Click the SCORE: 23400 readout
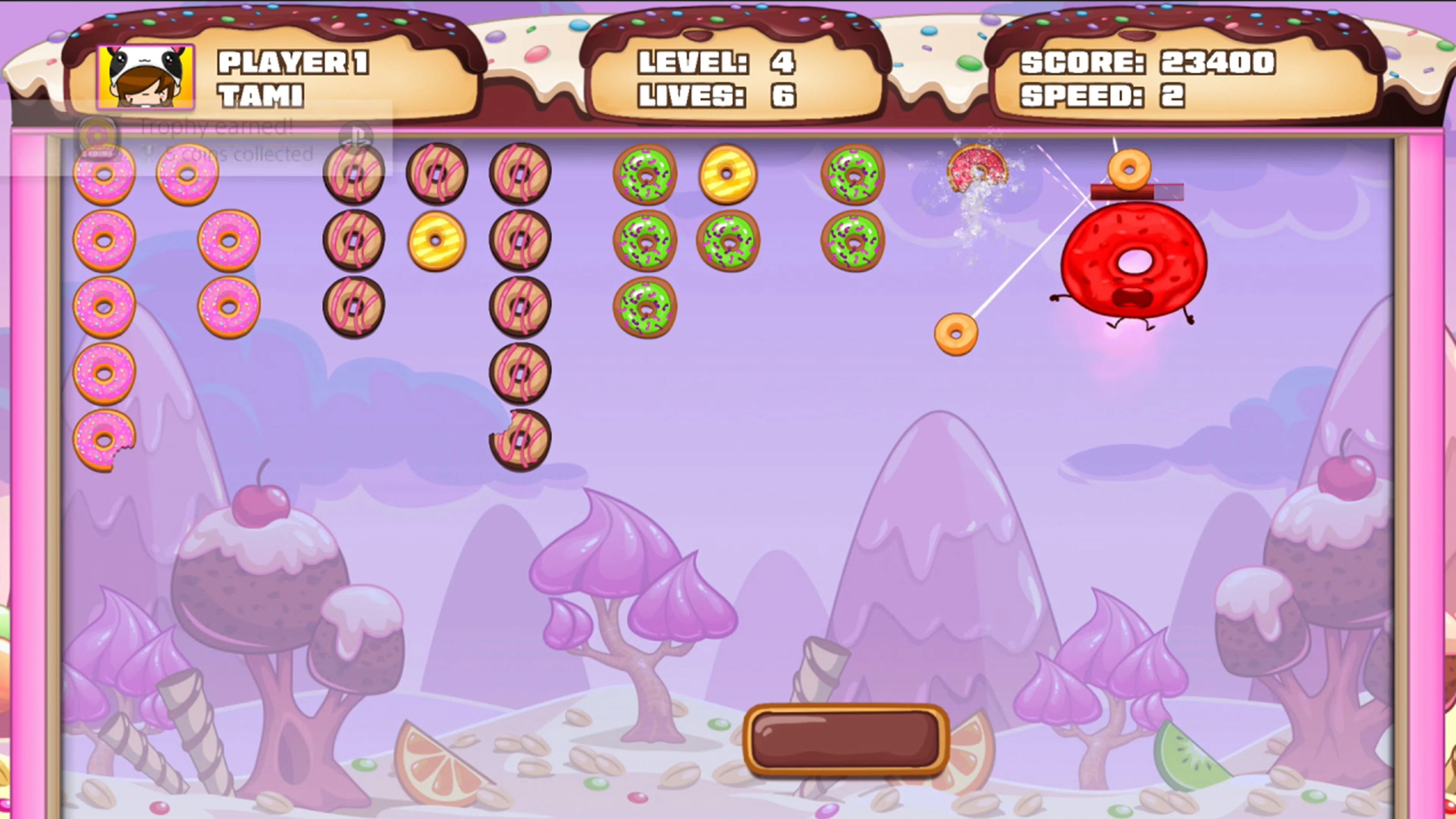This screenshot has height=819, width=1456. [x=1147, y=62]
